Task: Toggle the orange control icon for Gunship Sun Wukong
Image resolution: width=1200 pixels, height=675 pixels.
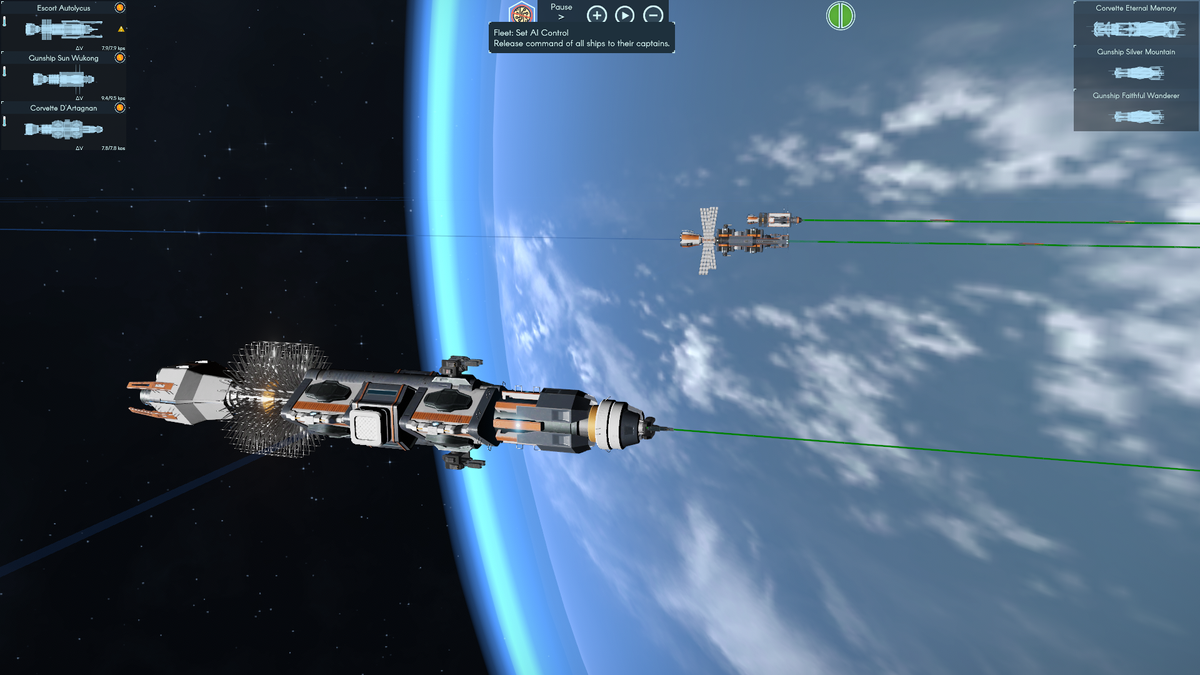Action: (x=120, y=58)
